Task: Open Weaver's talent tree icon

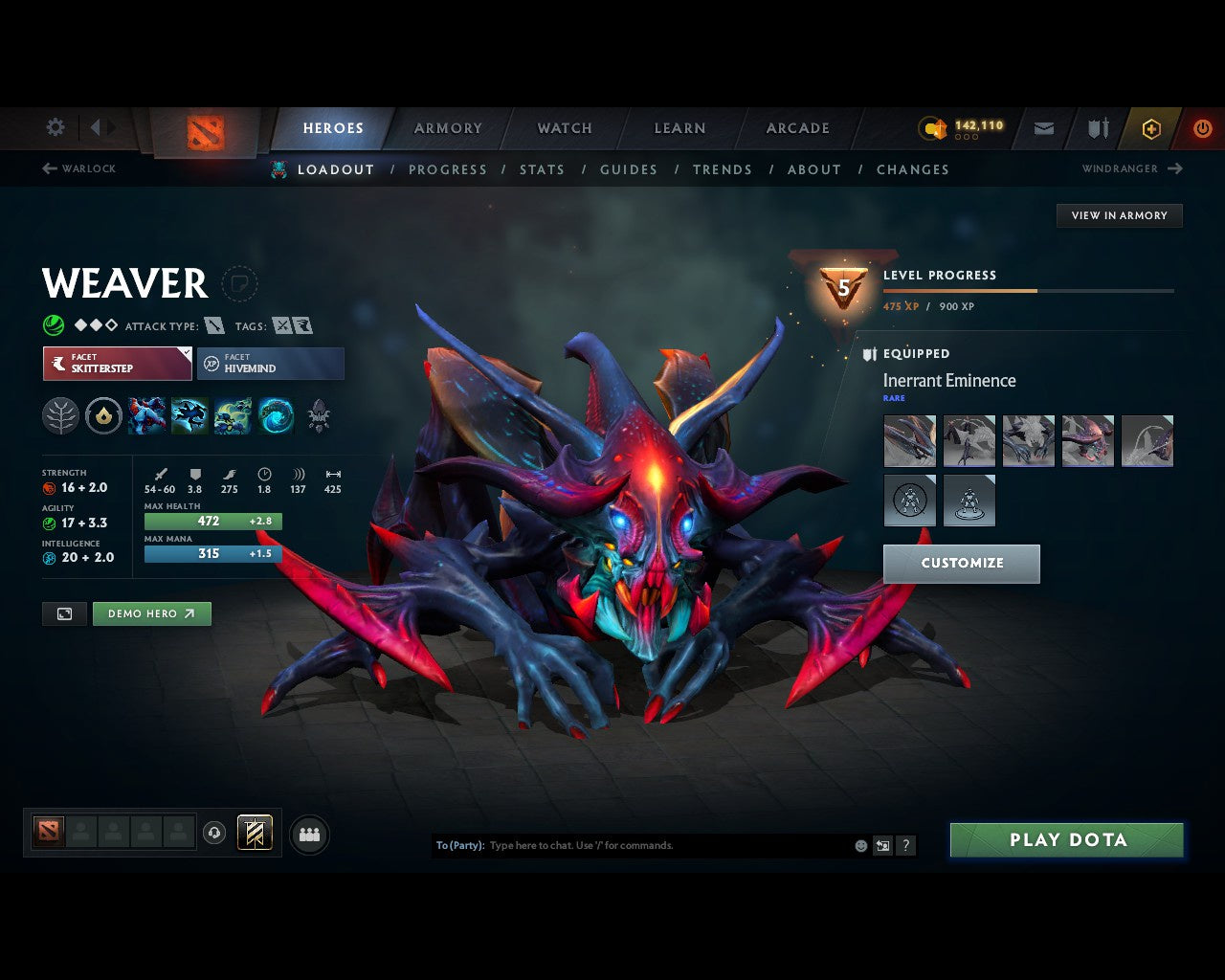Action: 60,415
